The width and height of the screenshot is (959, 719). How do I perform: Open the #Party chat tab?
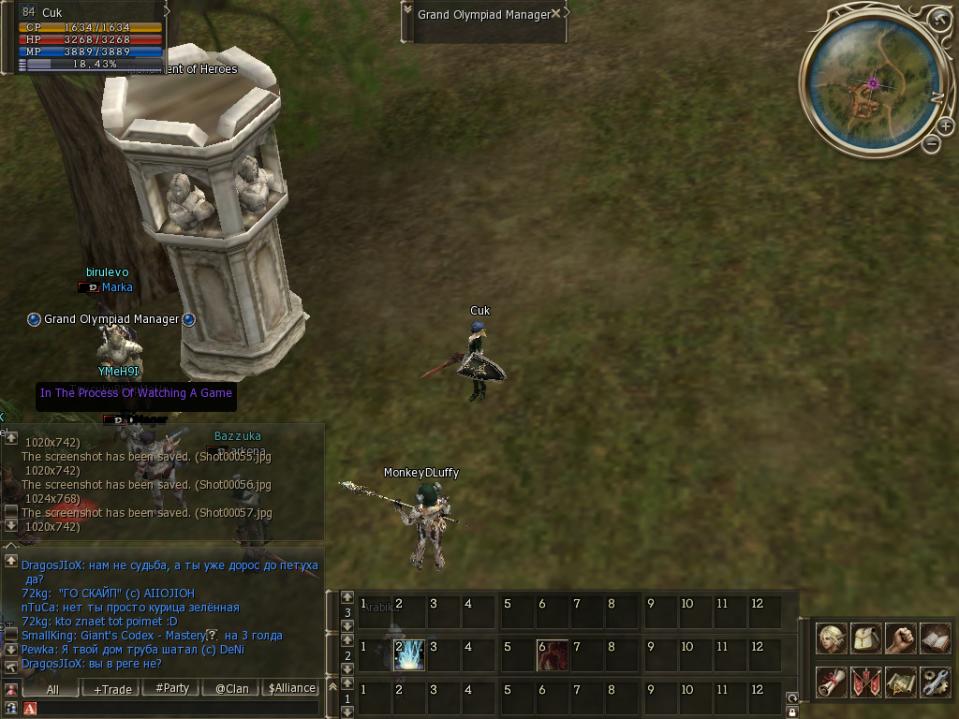[x=172, y=688]
